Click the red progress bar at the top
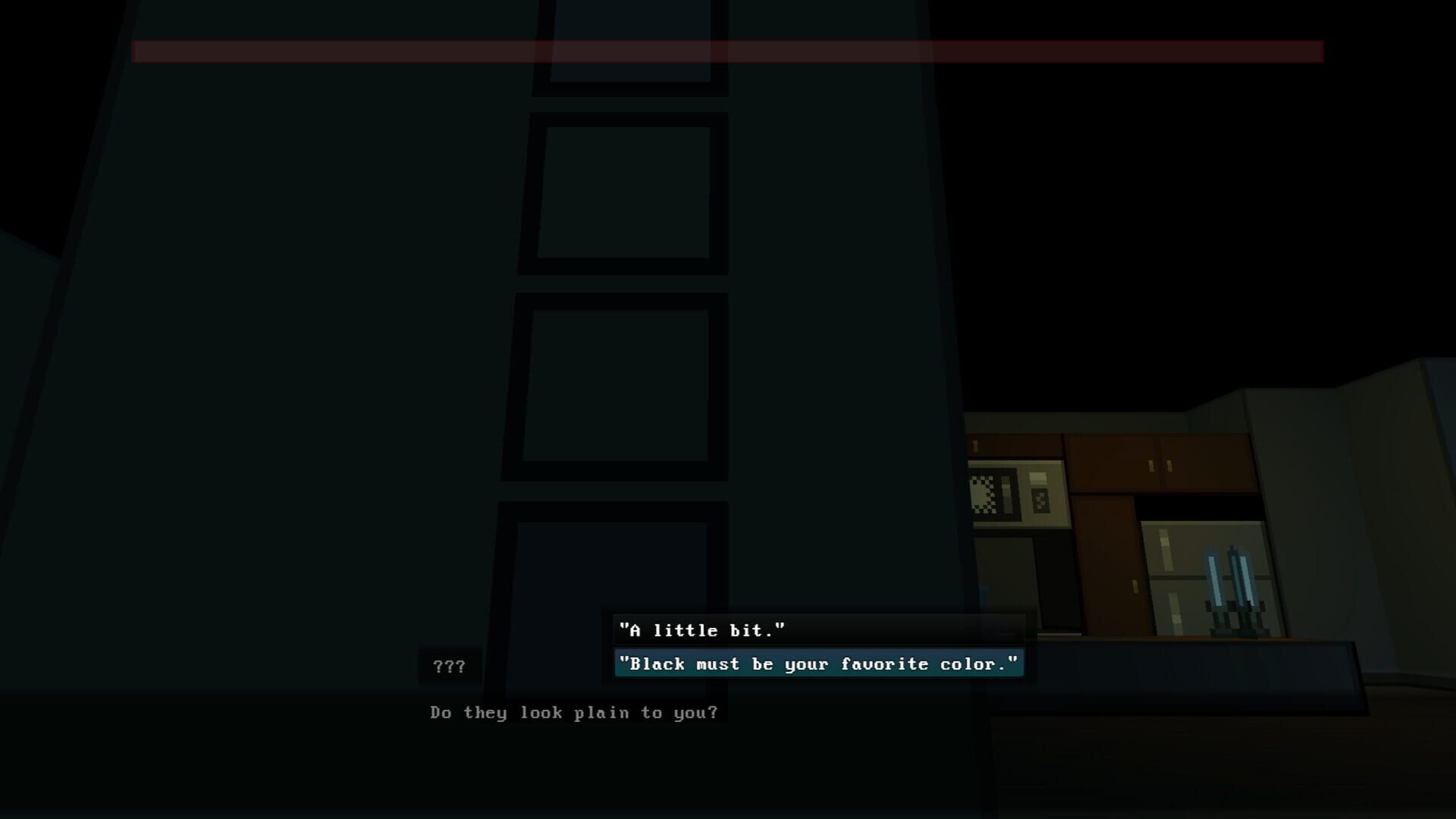 click(728, 52)
